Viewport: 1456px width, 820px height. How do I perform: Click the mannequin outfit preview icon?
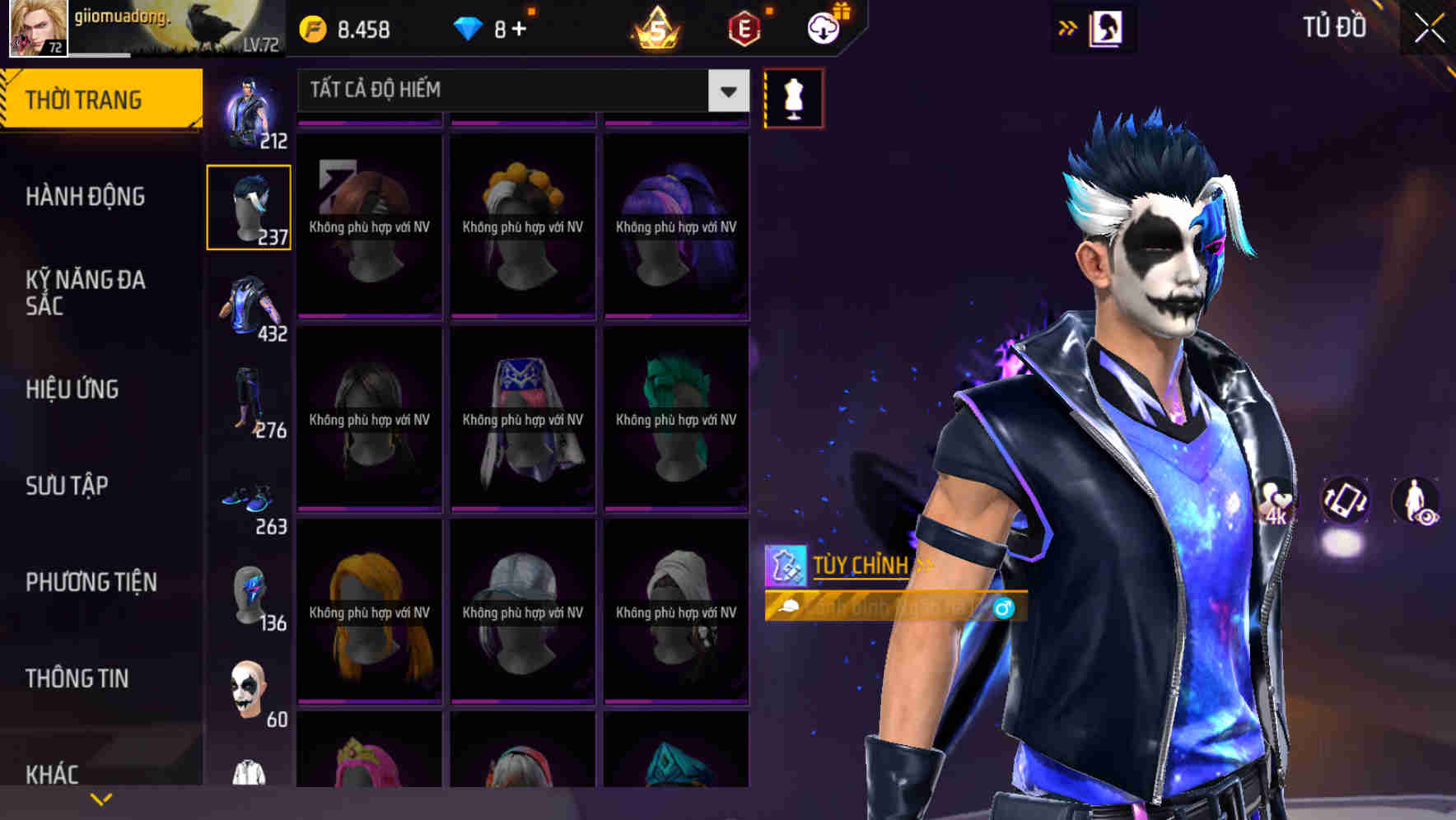point(793,97)
